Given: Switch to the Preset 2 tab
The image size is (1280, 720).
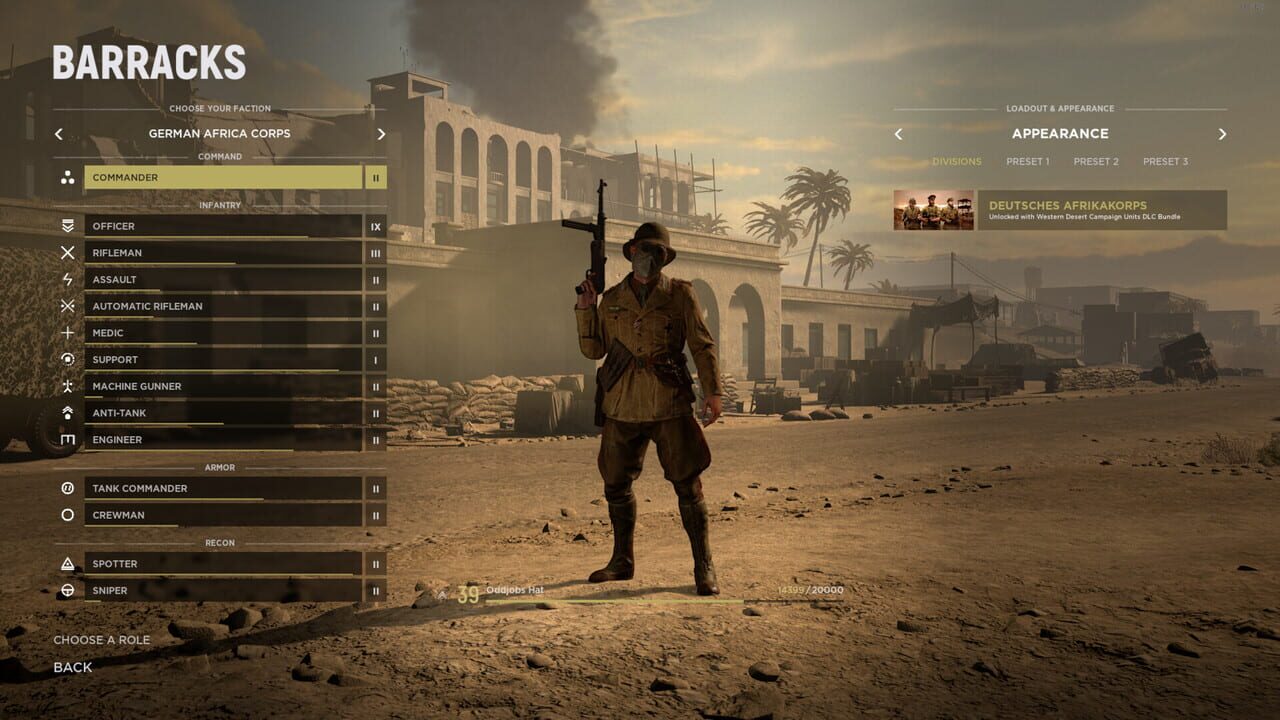Looking at the screenshot, I should tap(1097, 161).
